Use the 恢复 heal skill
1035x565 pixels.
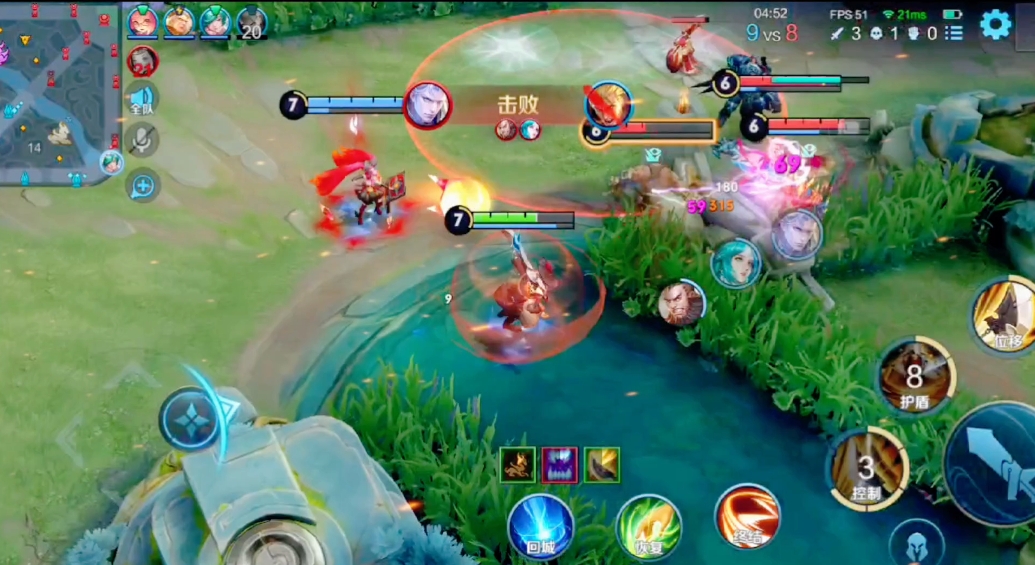pyautogui.click(x=648, y=525)
